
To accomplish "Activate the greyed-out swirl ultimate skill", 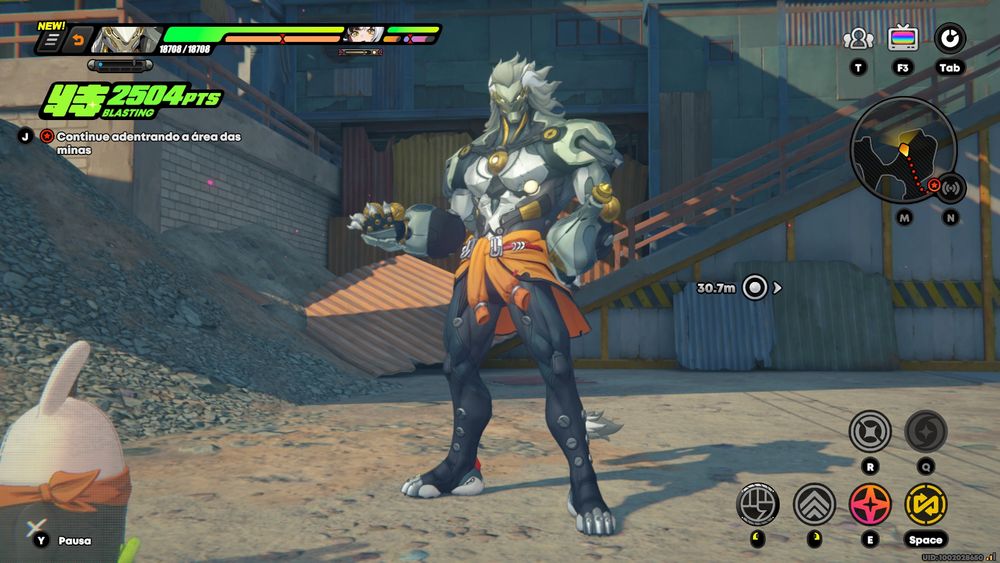I will [x=925, y=432].
